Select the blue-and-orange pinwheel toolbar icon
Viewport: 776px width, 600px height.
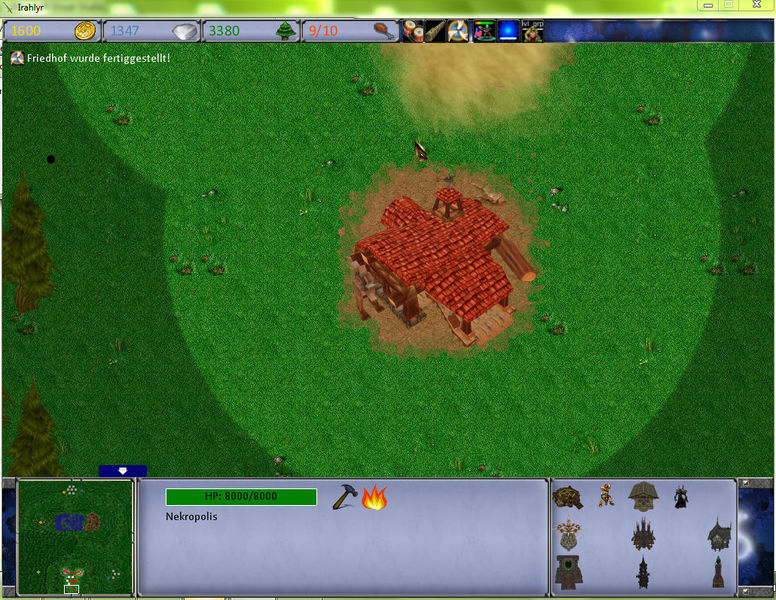pyautogui.click(x=459, y=30)
